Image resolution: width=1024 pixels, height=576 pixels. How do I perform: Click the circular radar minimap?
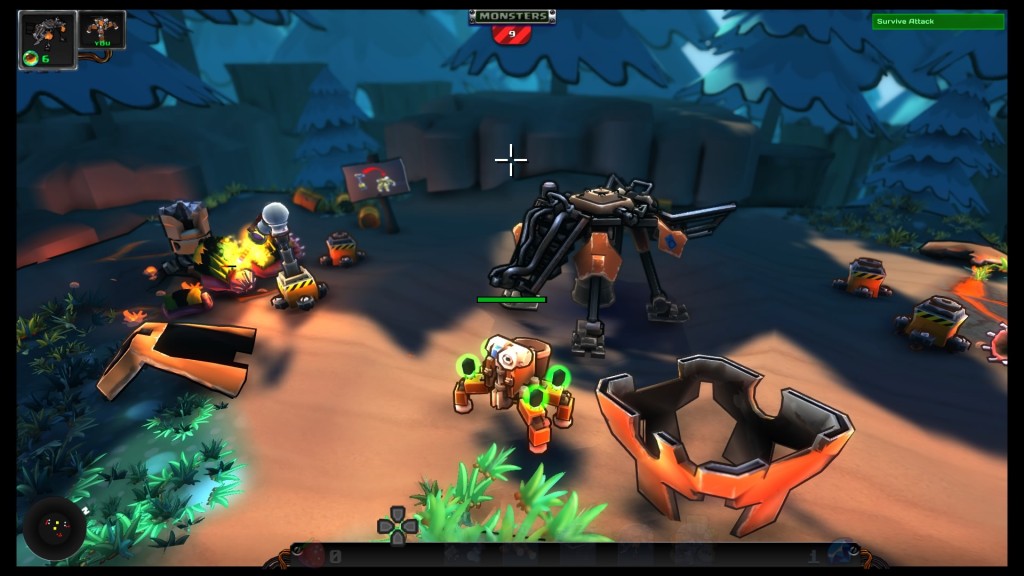54,529
